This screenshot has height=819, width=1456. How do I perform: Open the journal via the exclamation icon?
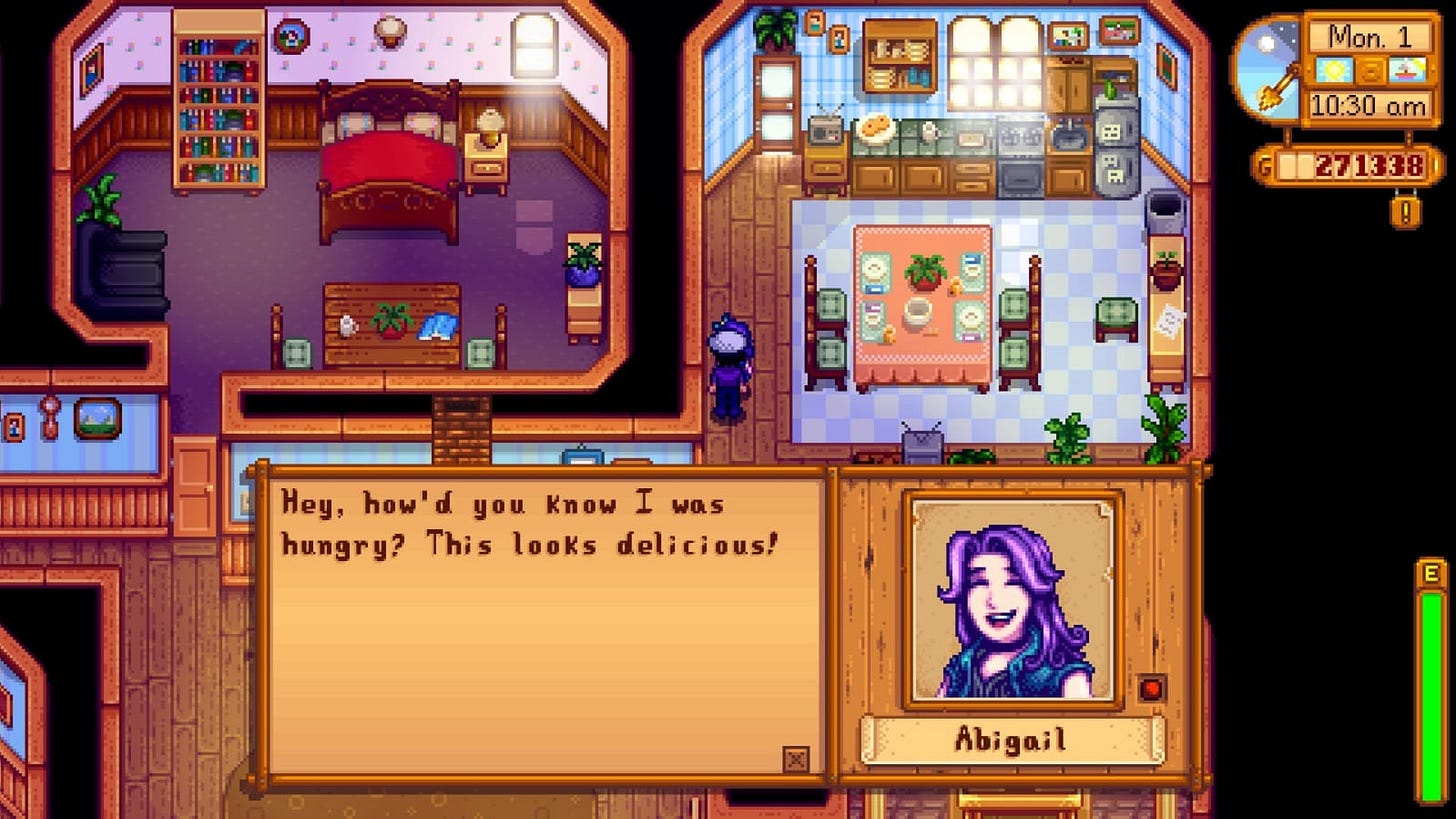pyautogui.click(x=1405, y=210)
